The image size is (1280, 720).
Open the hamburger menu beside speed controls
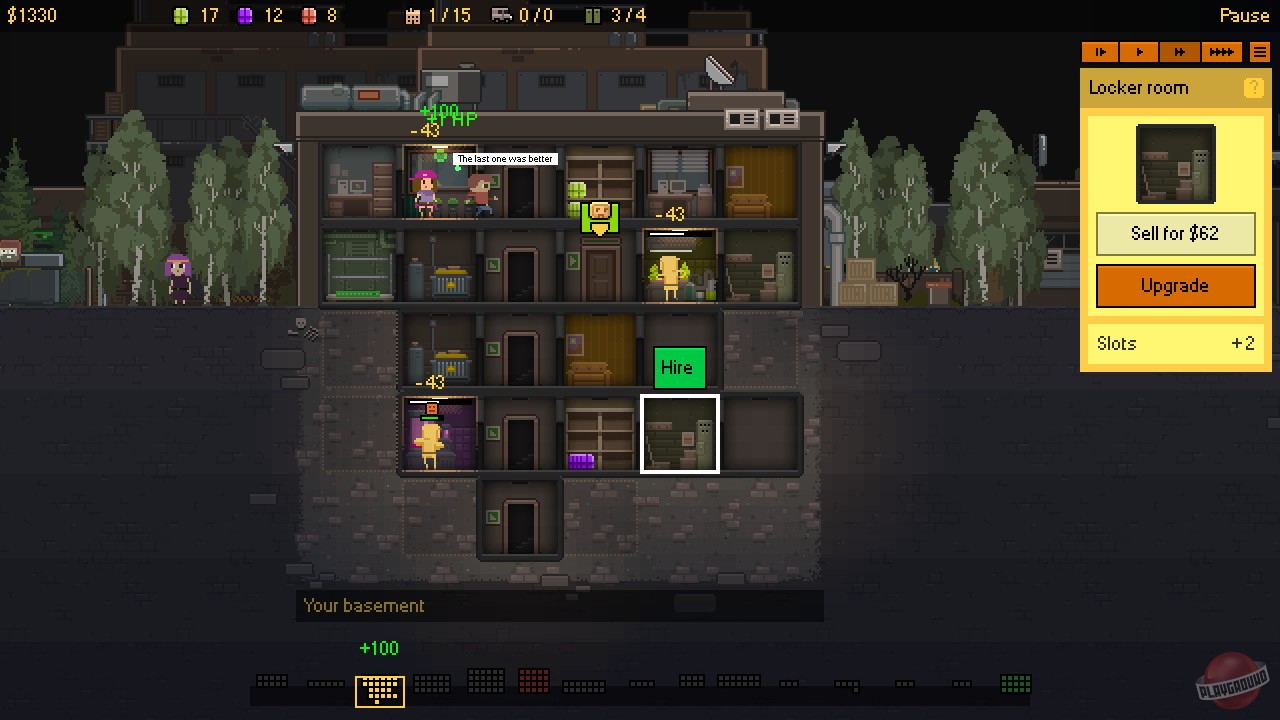[1259, 51]
